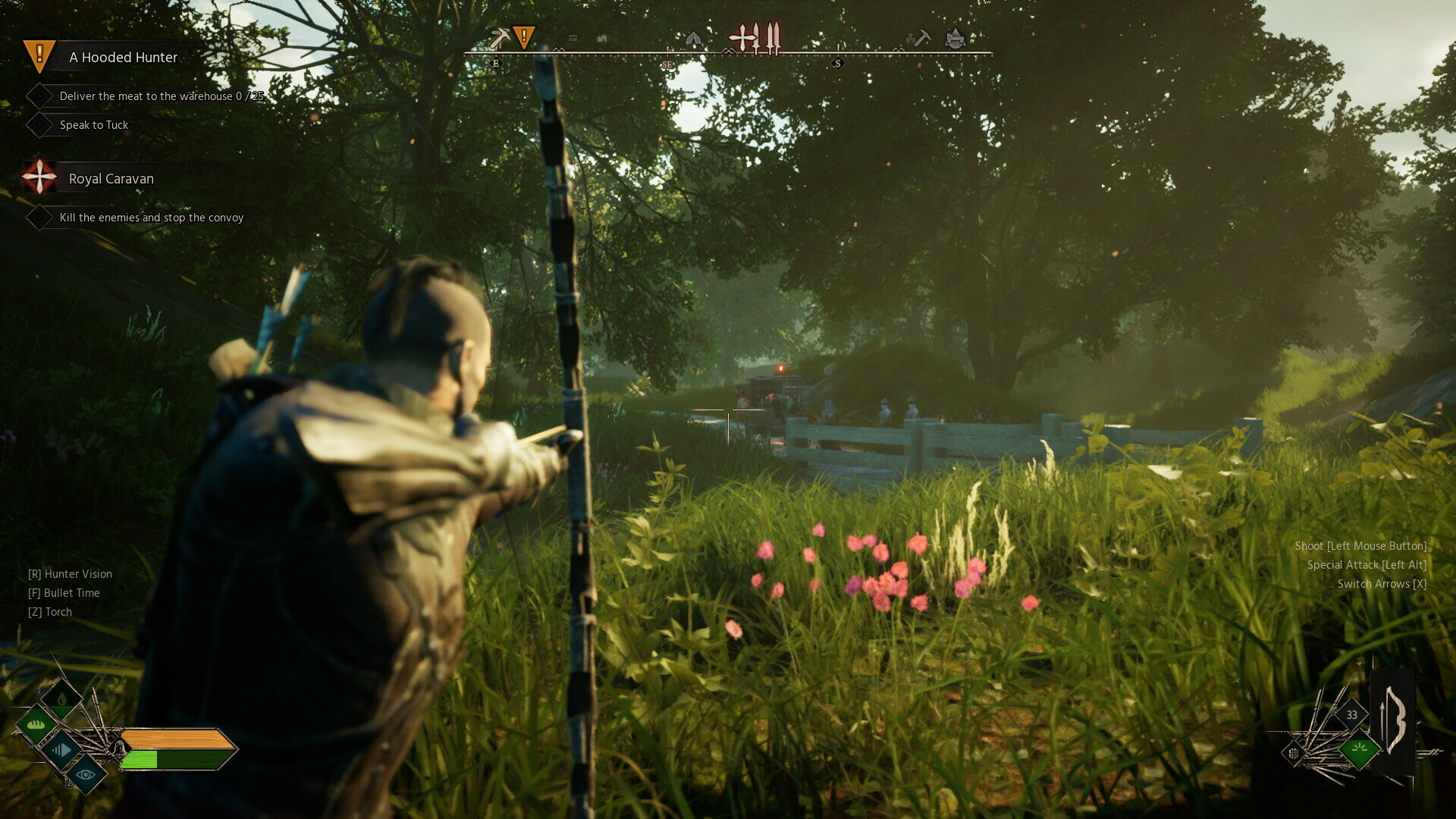Click Switch Arrows keybind hint

coord(1382,584)
